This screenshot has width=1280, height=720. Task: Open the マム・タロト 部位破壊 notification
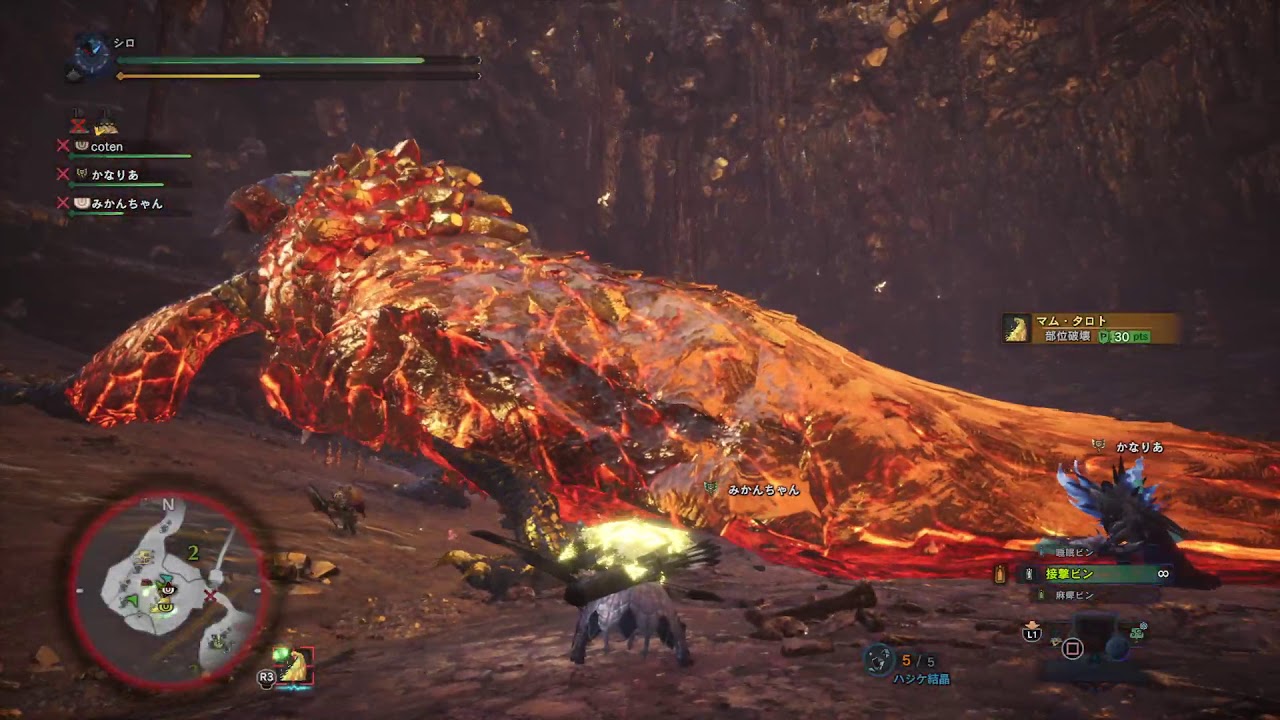coord(1090,329)
